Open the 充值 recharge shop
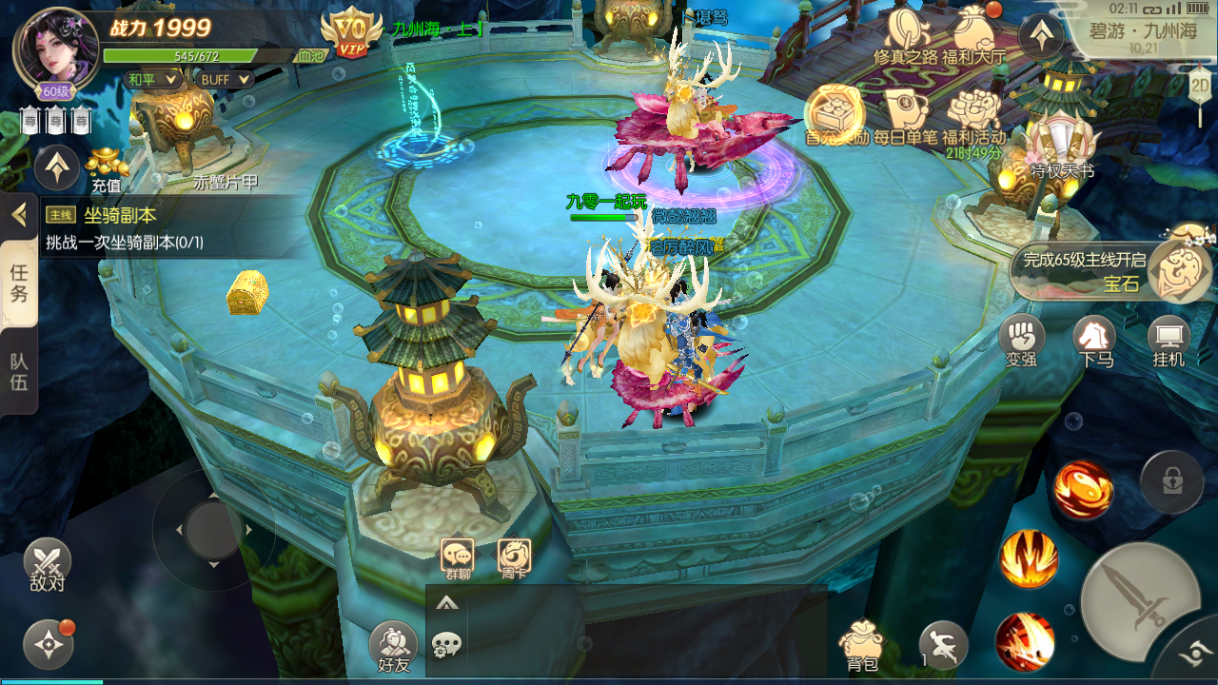The width and height of the screenshot is (1218, 685). tap(107, 167)
